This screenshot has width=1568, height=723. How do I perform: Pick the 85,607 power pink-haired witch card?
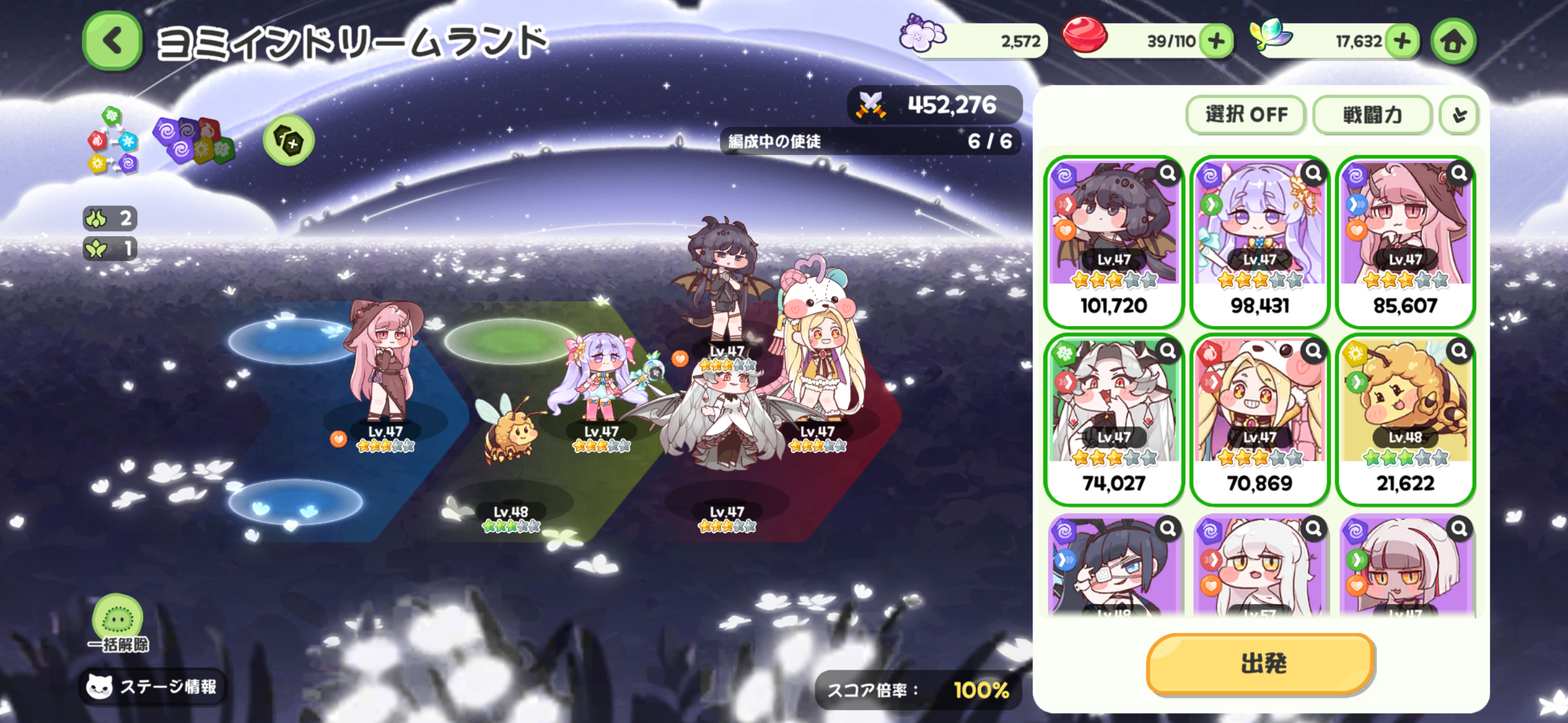pos(1405,241)
